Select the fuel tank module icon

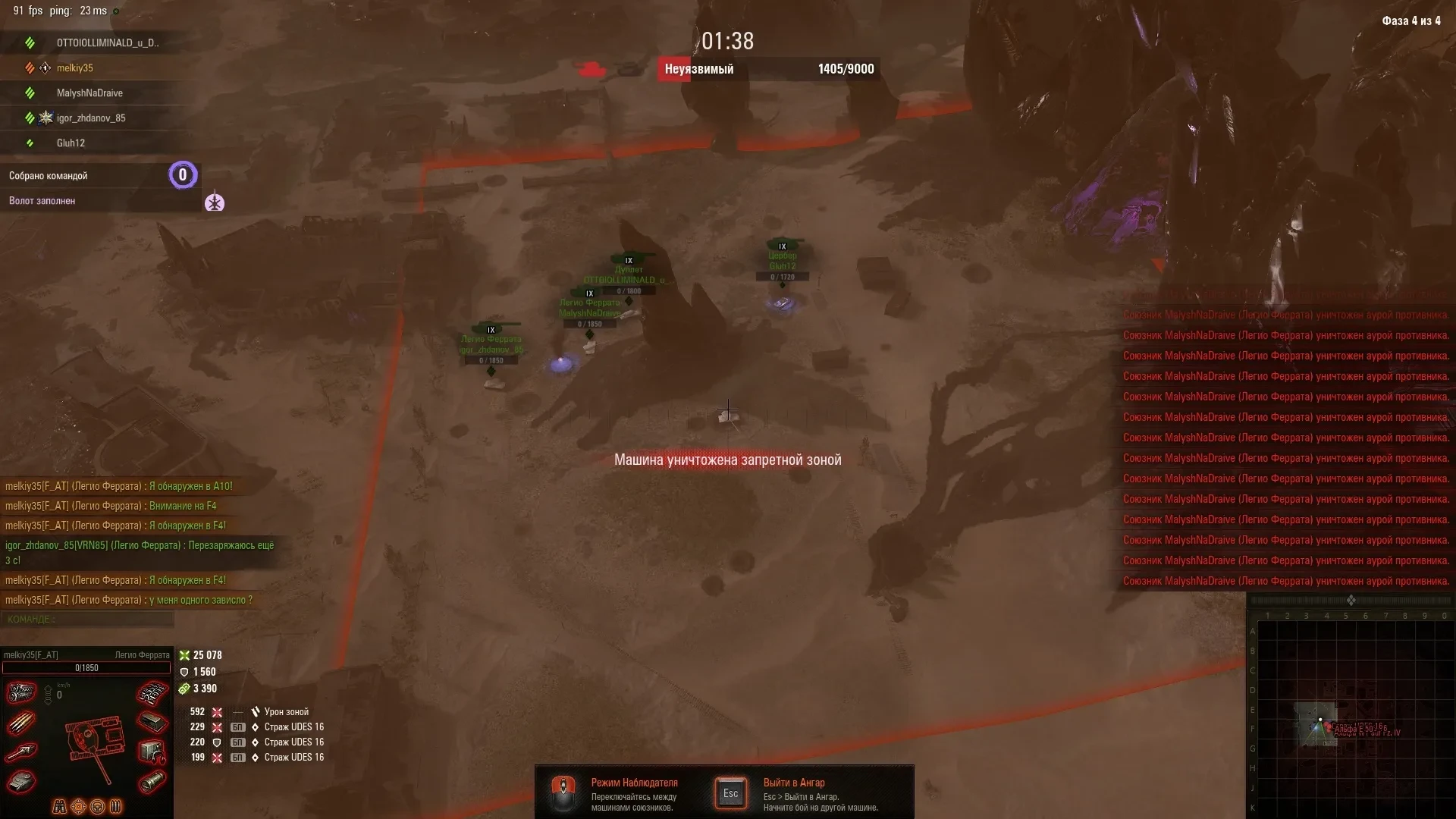click(x=152, y=782)
